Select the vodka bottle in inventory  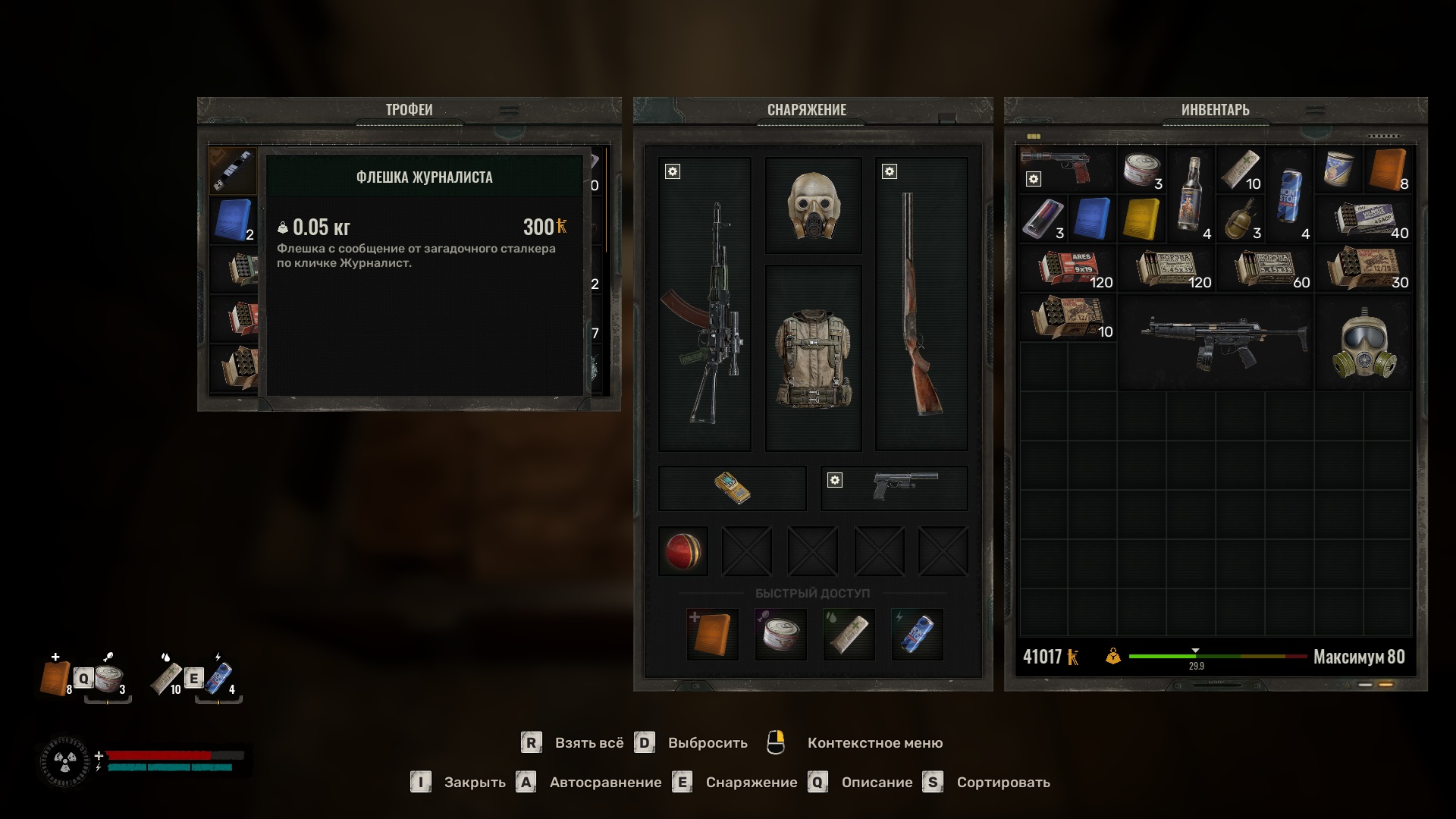click(1191, 195)
